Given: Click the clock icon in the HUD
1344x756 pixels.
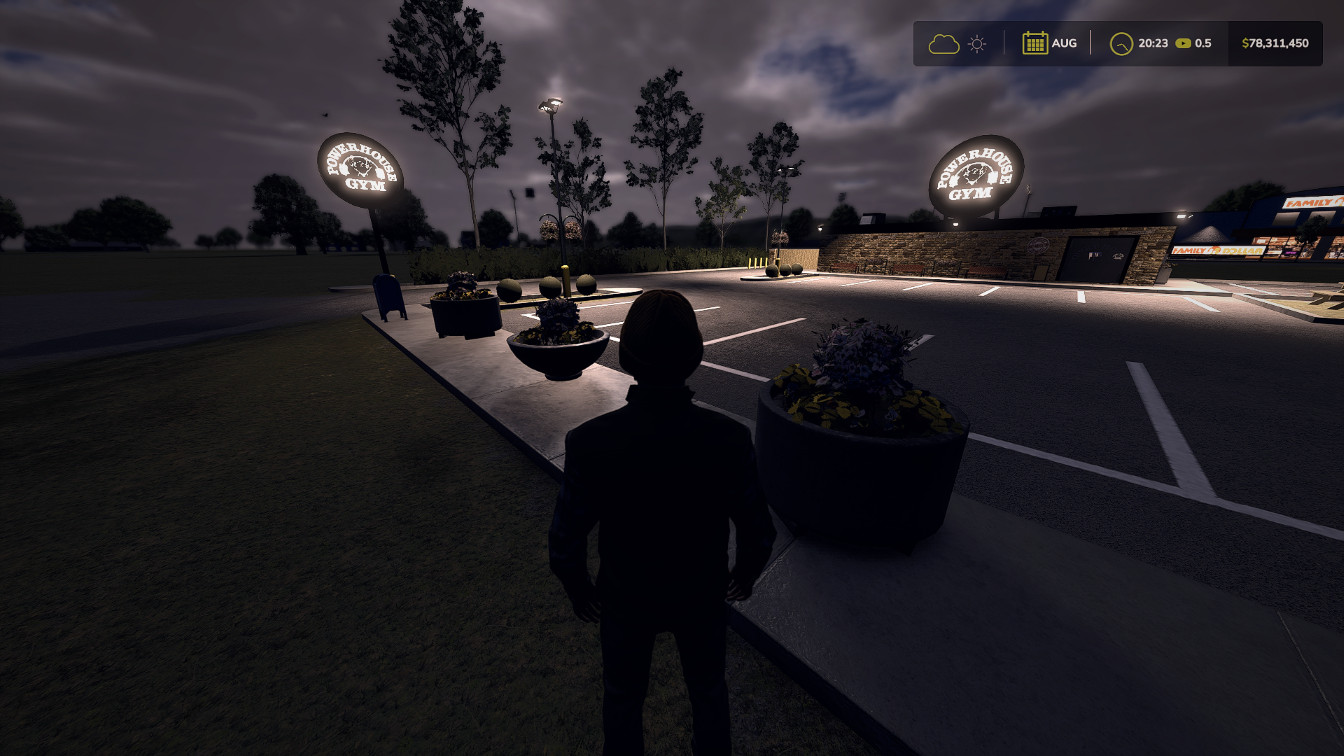Looking at the screenshot, I should [x=1122, y=44].
